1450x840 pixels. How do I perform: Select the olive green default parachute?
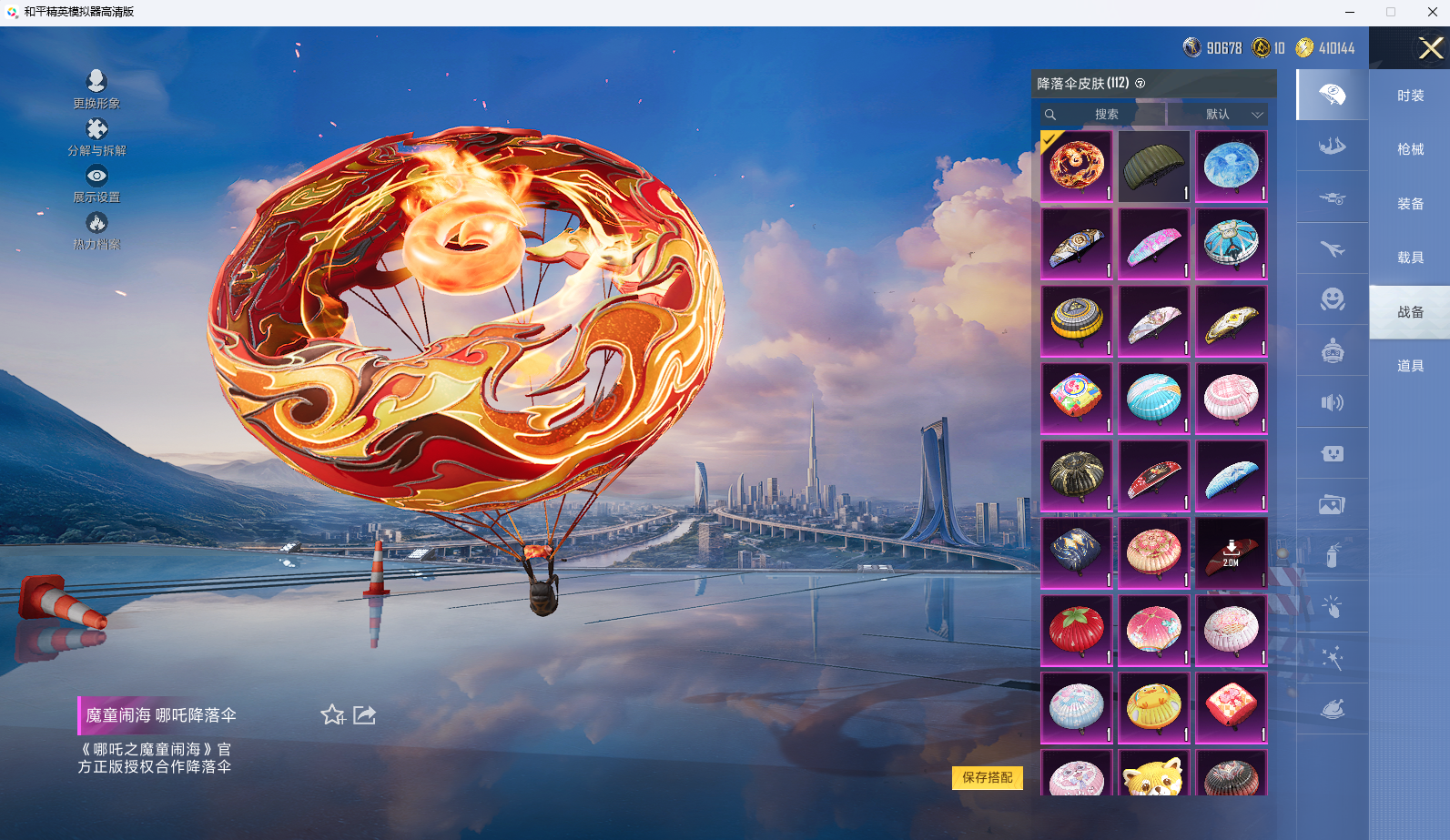click(x=1153, y=166)
